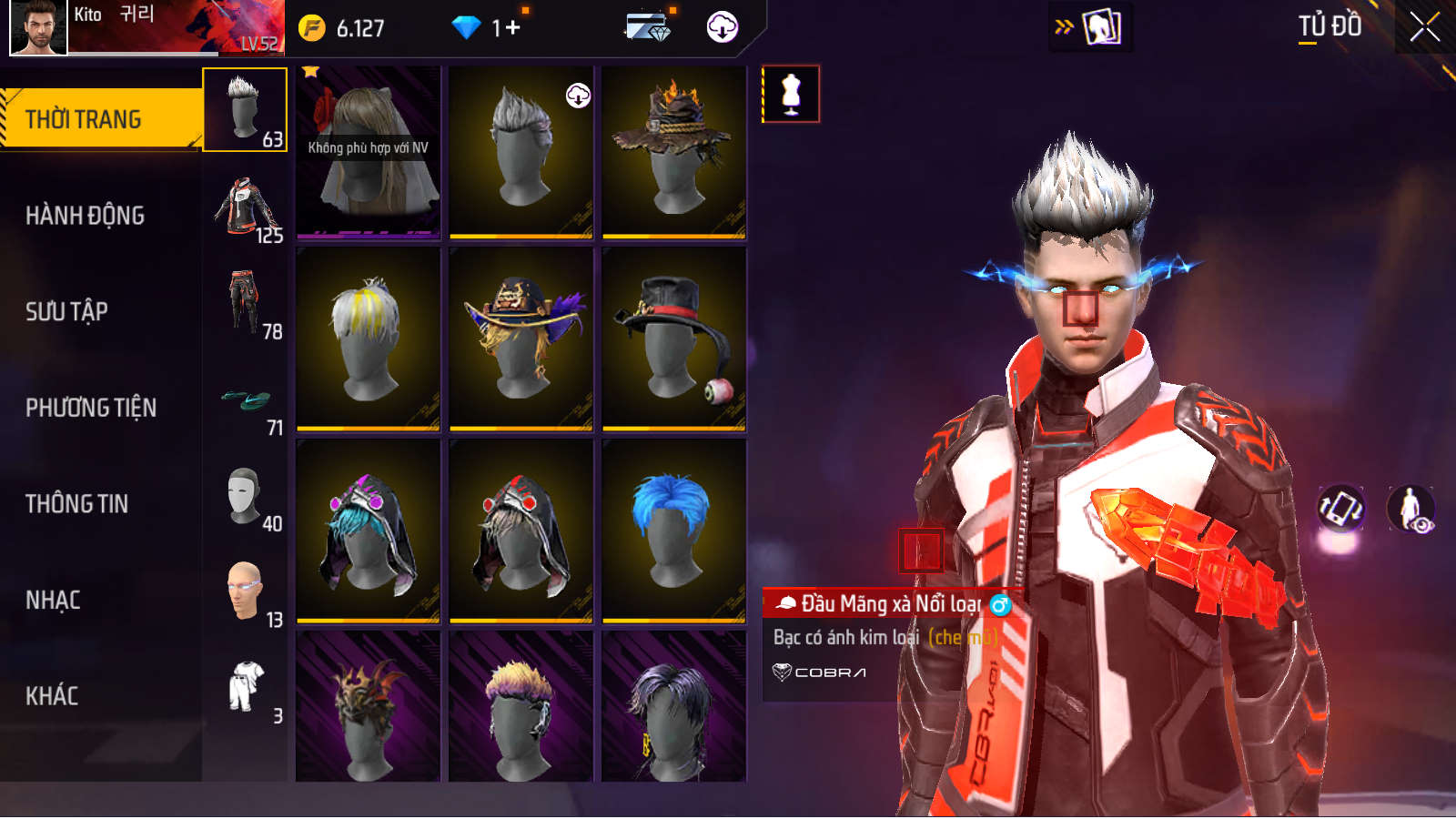Add diamonds with the plus button

click(512, 28)
